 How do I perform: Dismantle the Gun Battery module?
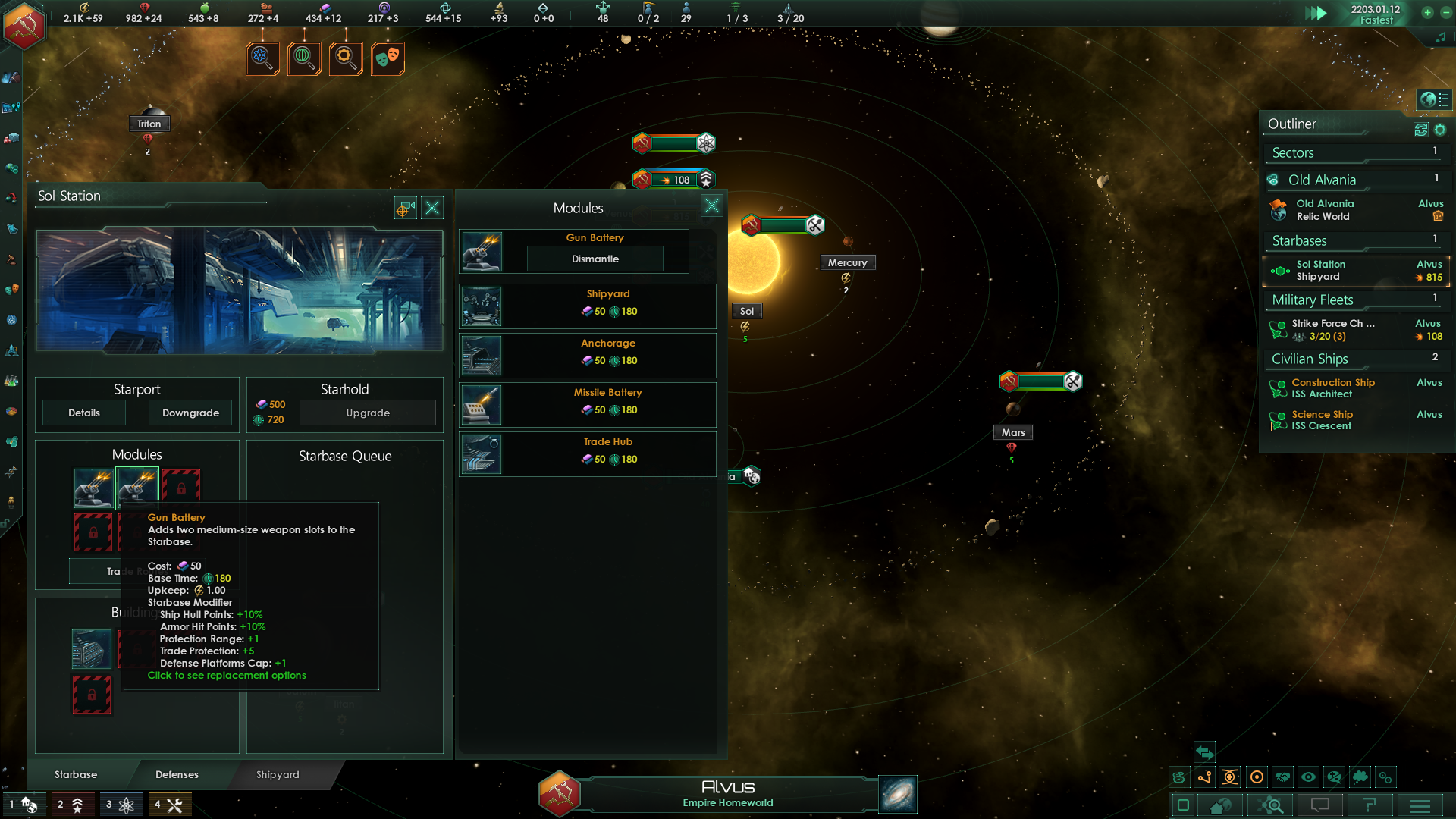[595, 259]
